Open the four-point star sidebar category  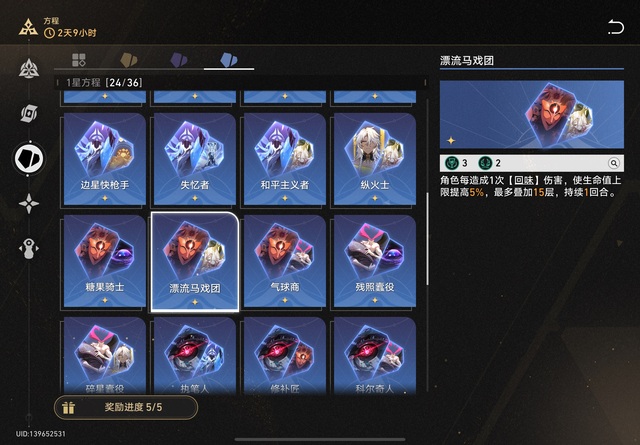point(29,203)
